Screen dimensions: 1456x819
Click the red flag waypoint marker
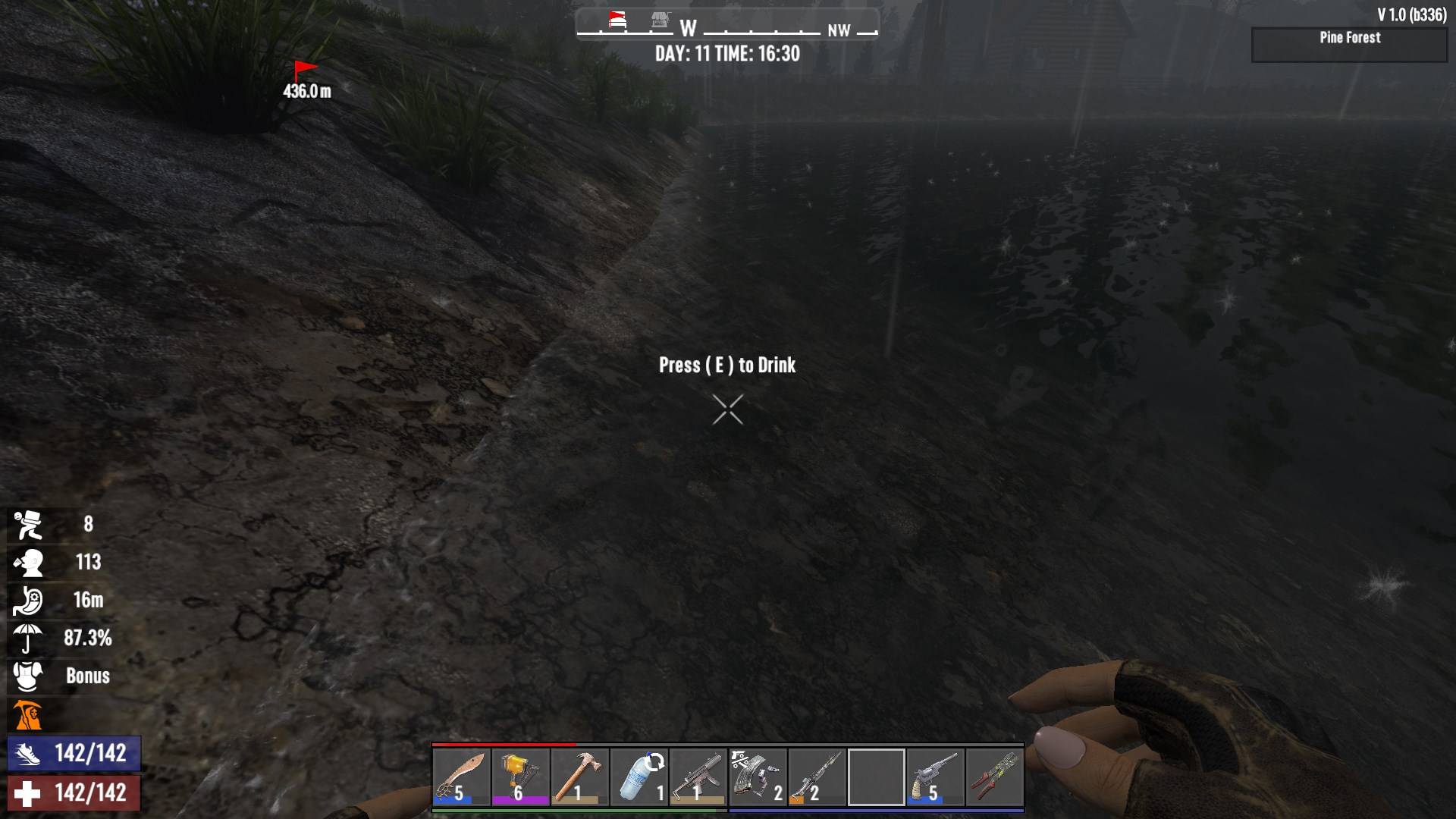305,71
